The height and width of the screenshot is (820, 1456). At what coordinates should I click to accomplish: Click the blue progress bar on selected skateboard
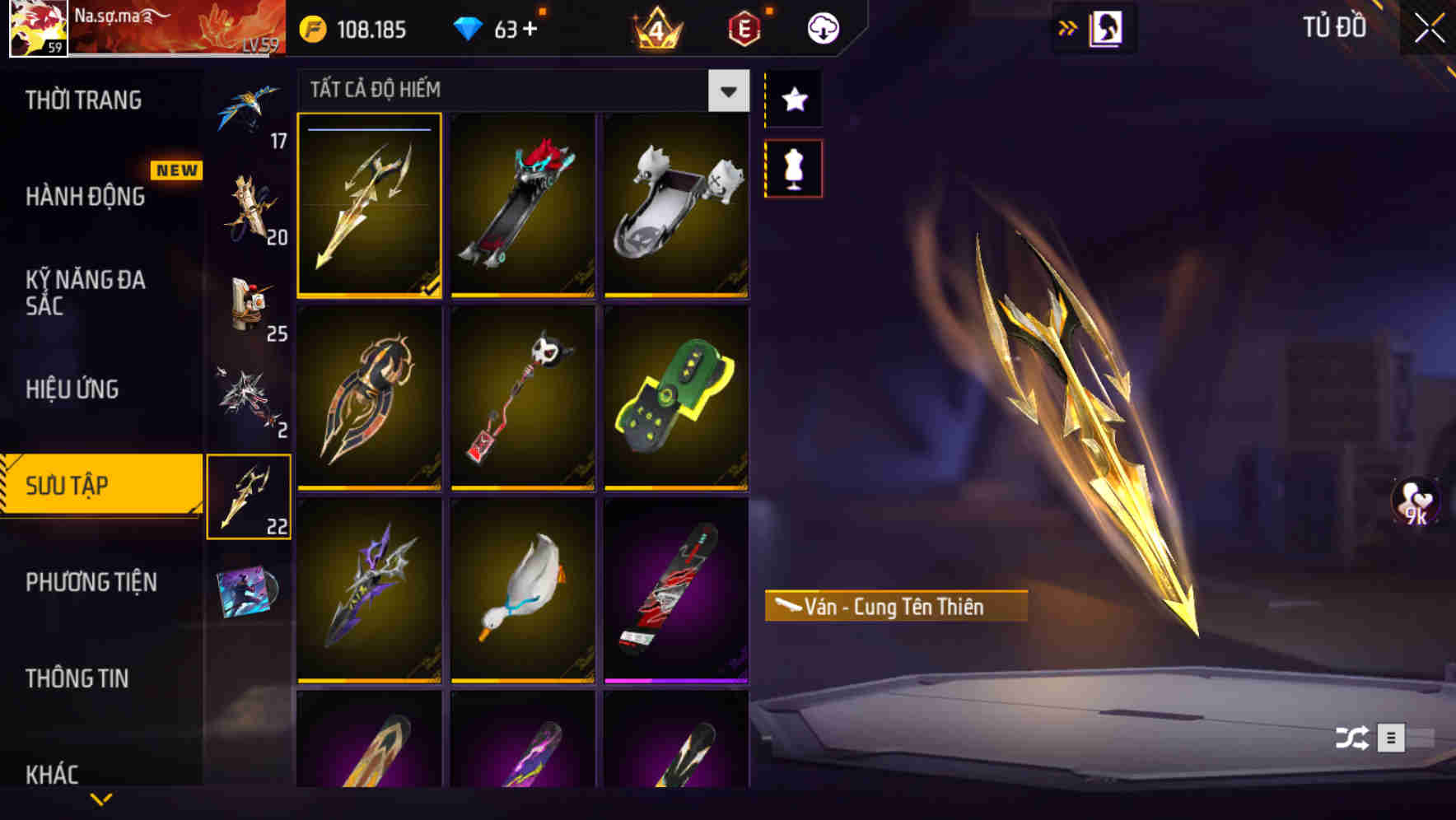[369, 129]
